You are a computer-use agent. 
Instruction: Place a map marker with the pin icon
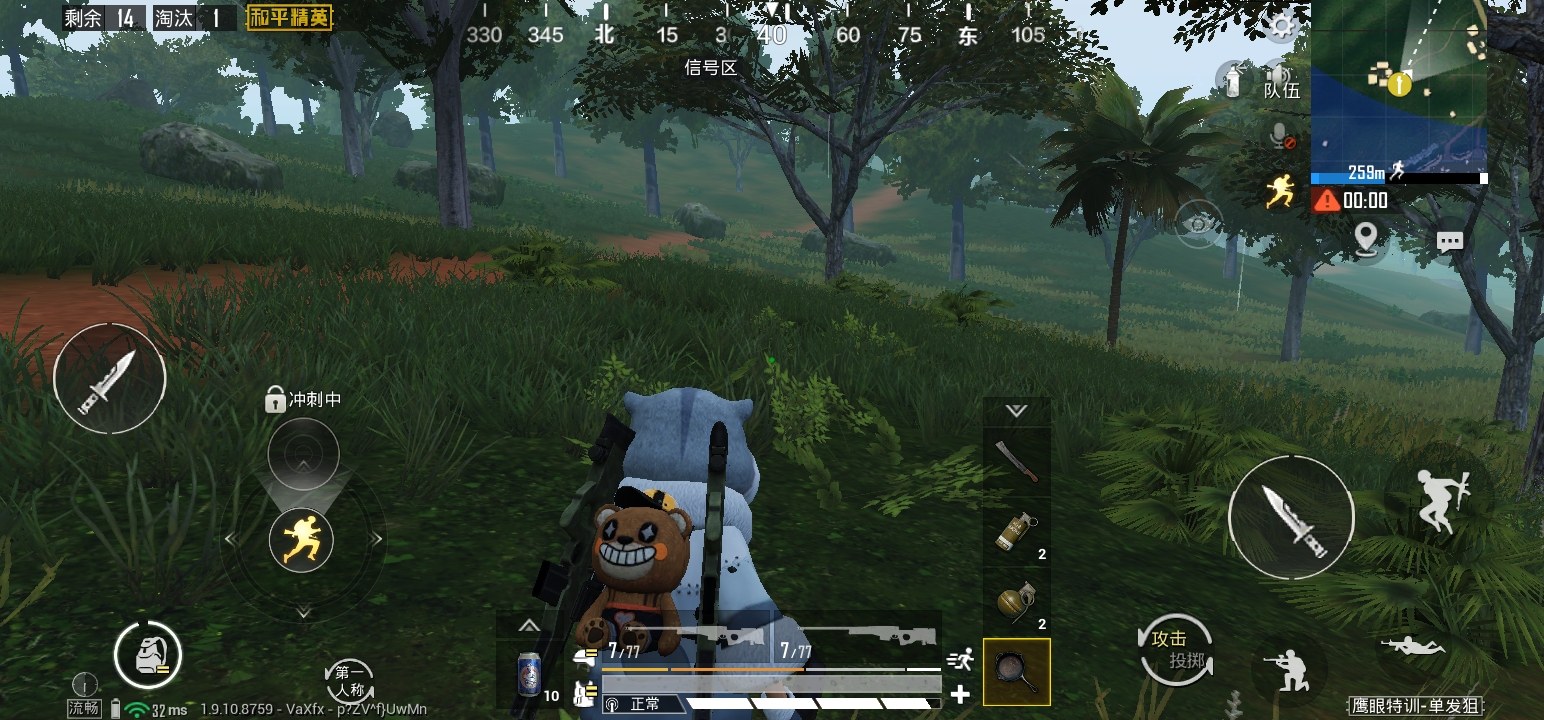[x=1365, y=237]
